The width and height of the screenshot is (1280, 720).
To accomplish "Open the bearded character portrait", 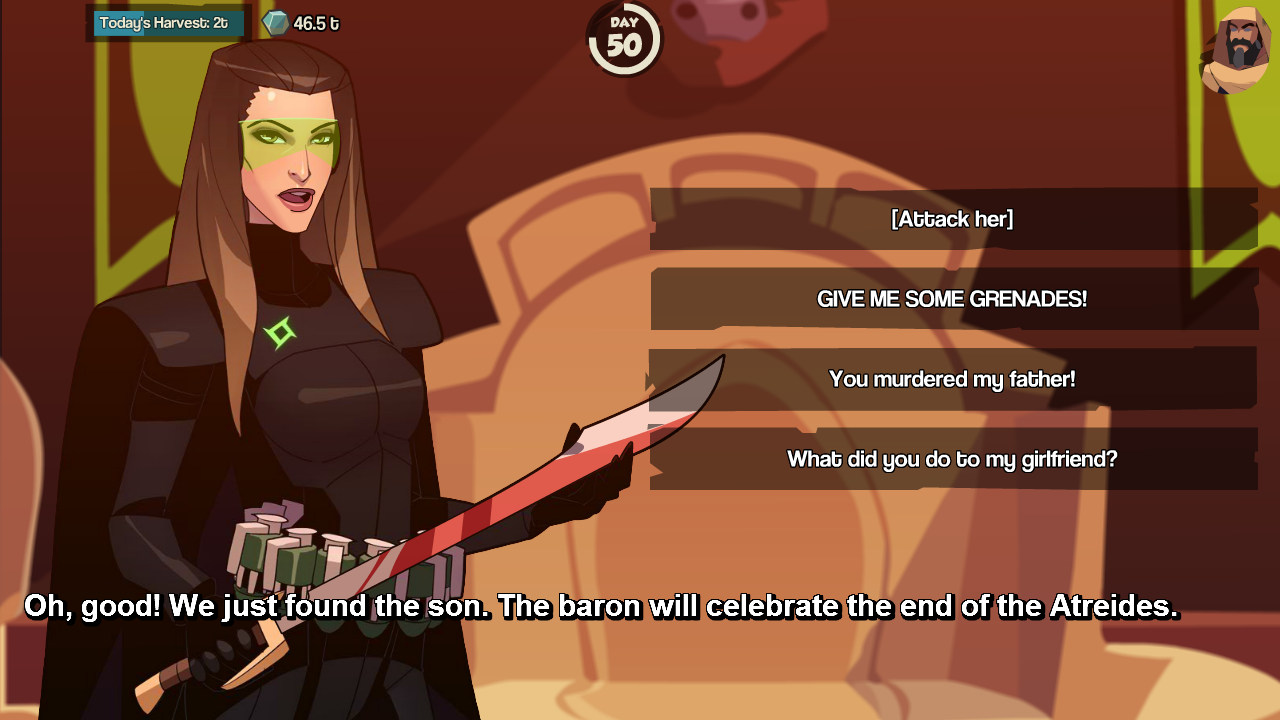I will point(1236,51).
